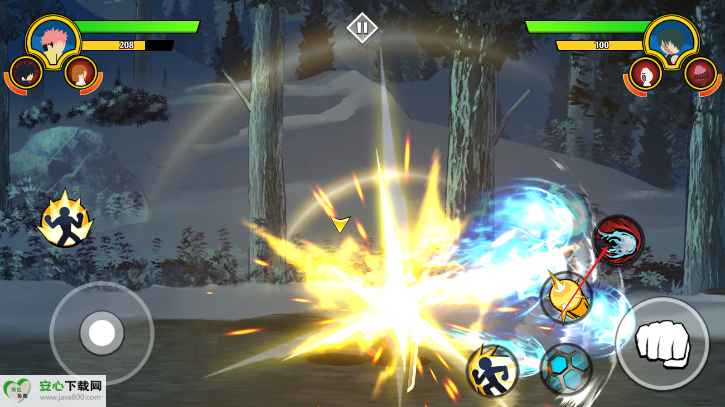Open the java800.com watermark logo
725x407 pixels.
[x=53, y=390]
